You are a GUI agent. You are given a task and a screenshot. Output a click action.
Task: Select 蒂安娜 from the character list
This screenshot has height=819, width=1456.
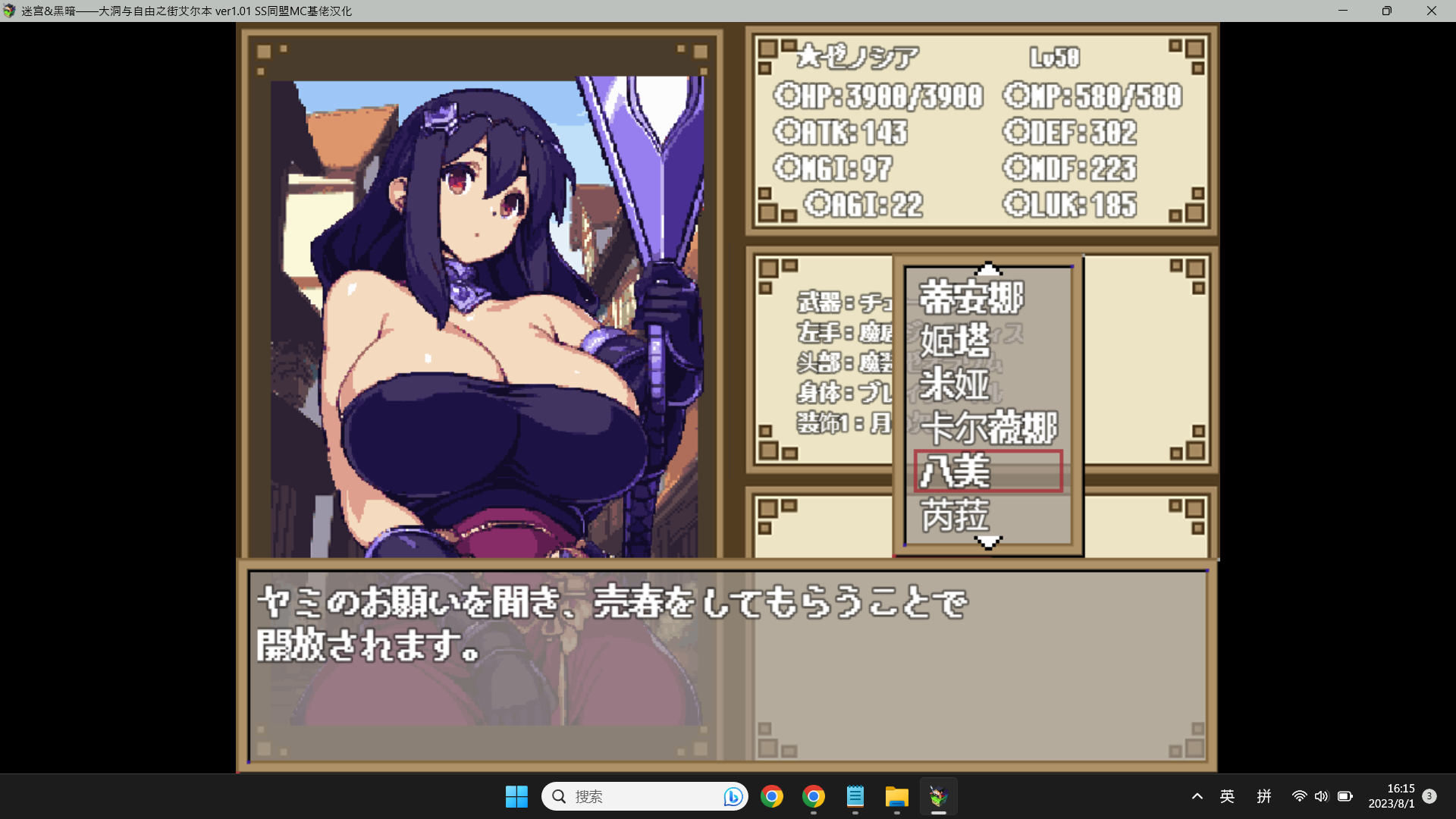[x=971, y=297]
